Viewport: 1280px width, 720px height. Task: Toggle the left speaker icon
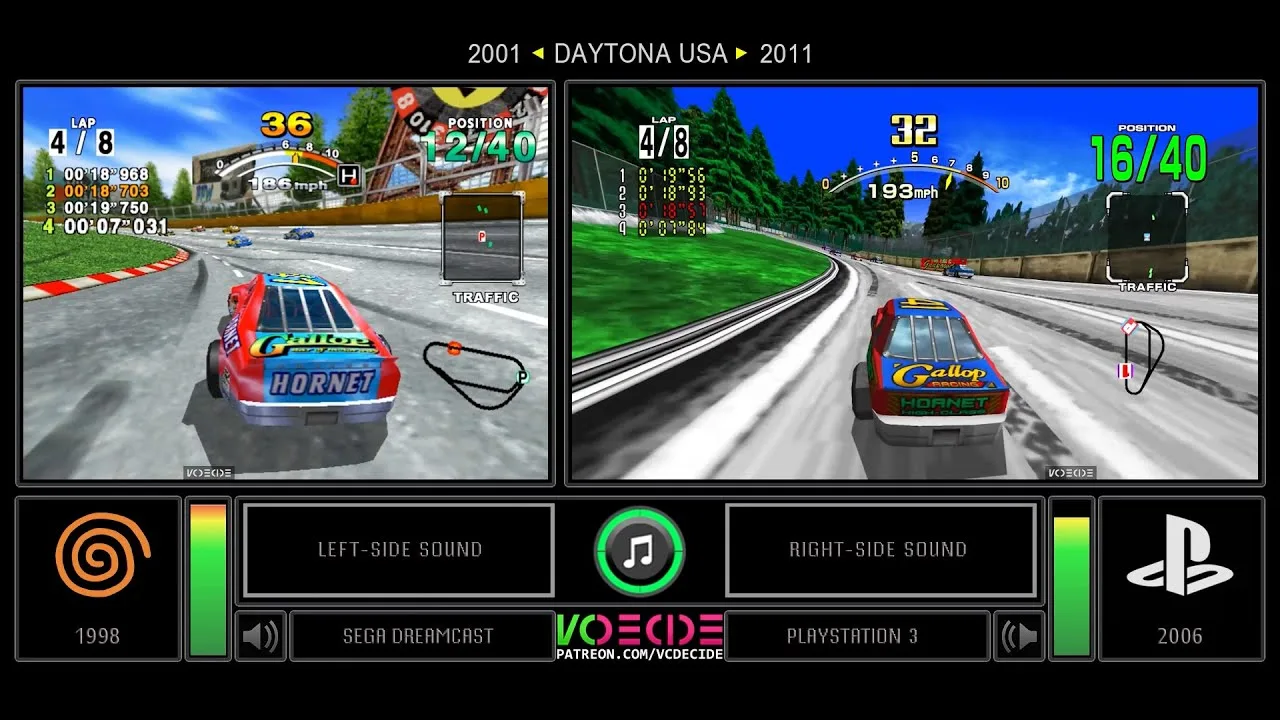[x=260, y=636]
